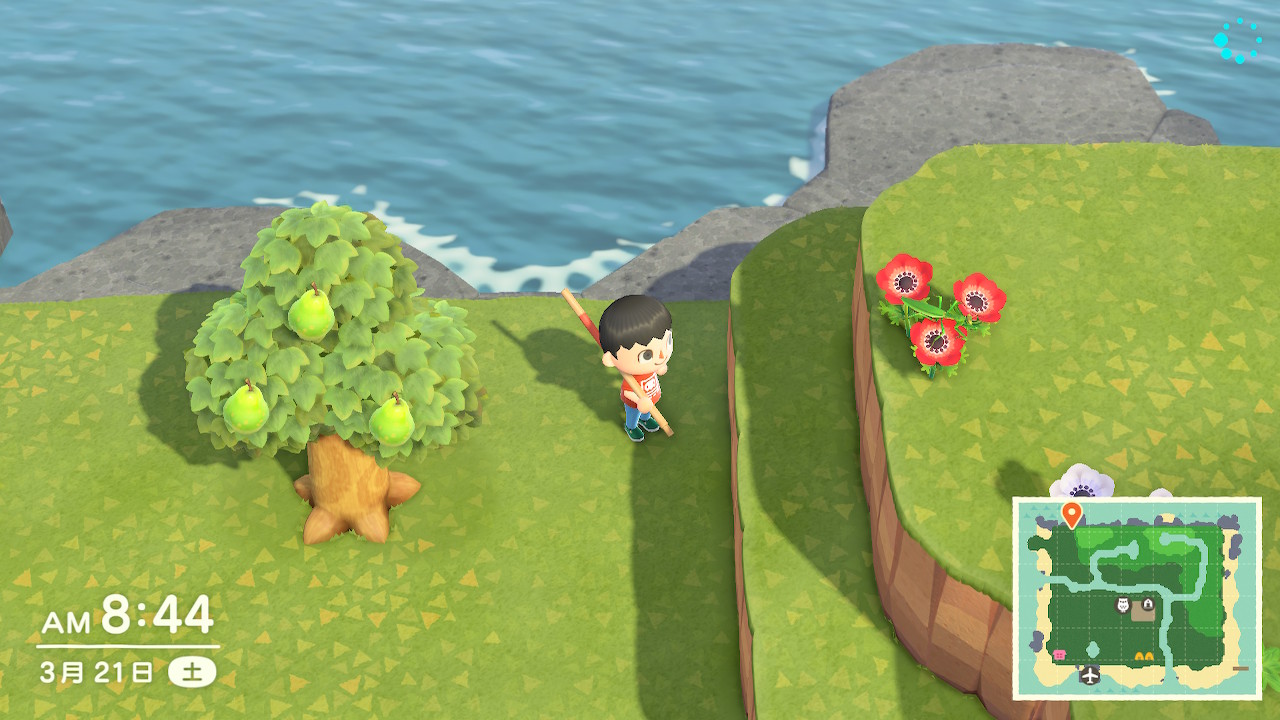Select the pink house icon on the minimap
Screen dimensions: 1280x720
(x=1058, y=653)
